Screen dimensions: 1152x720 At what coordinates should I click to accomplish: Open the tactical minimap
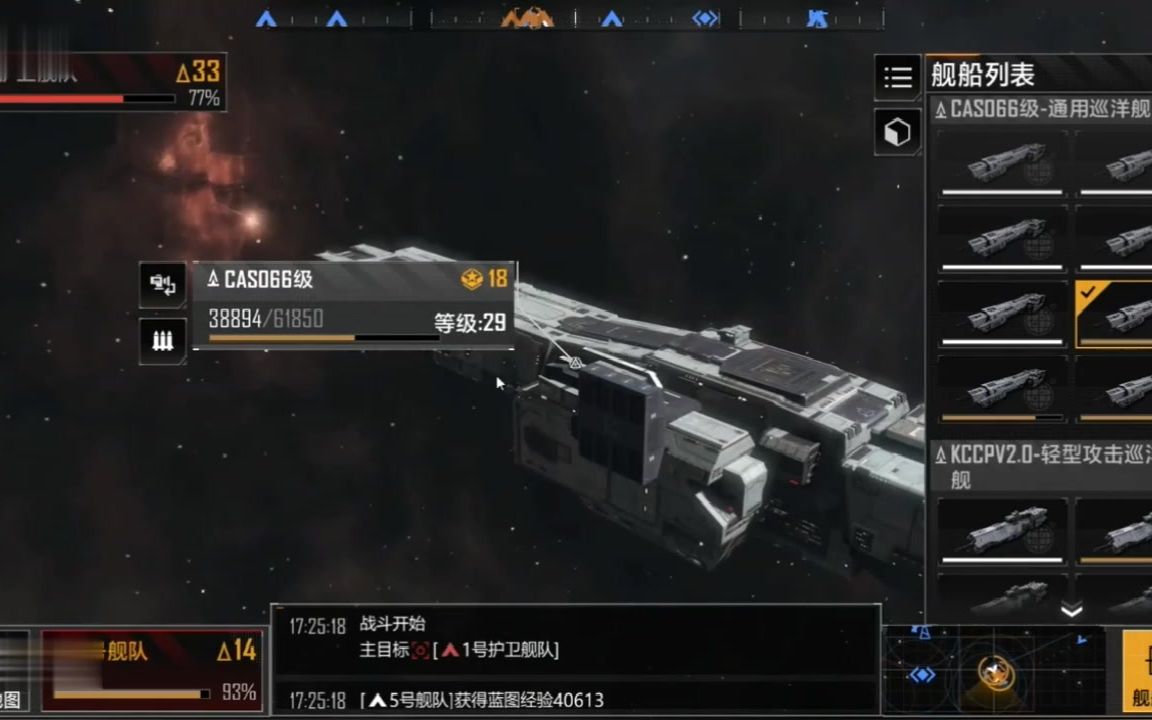(x=994, y=671)
